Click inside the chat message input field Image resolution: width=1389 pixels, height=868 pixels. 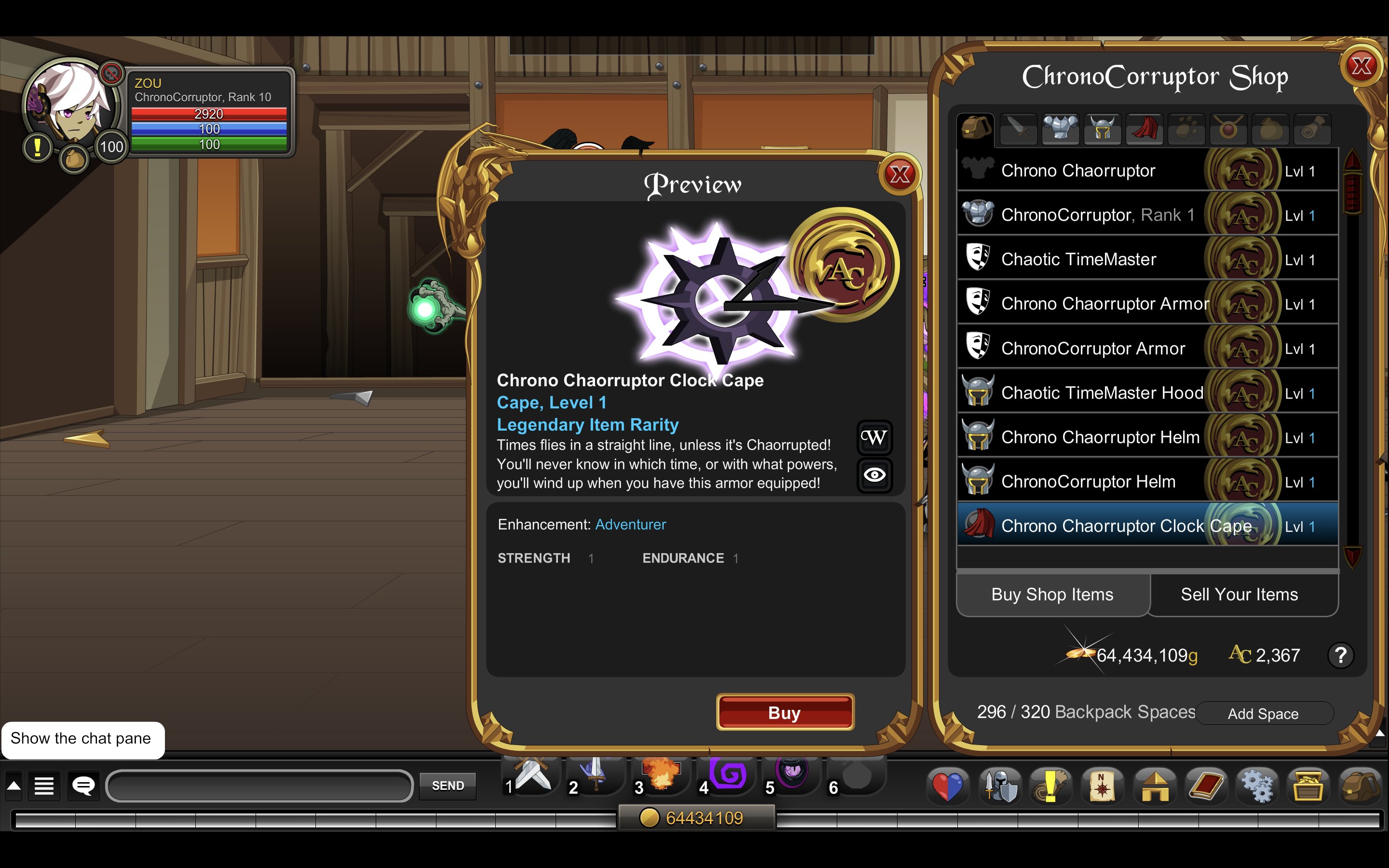click(259, 786)
